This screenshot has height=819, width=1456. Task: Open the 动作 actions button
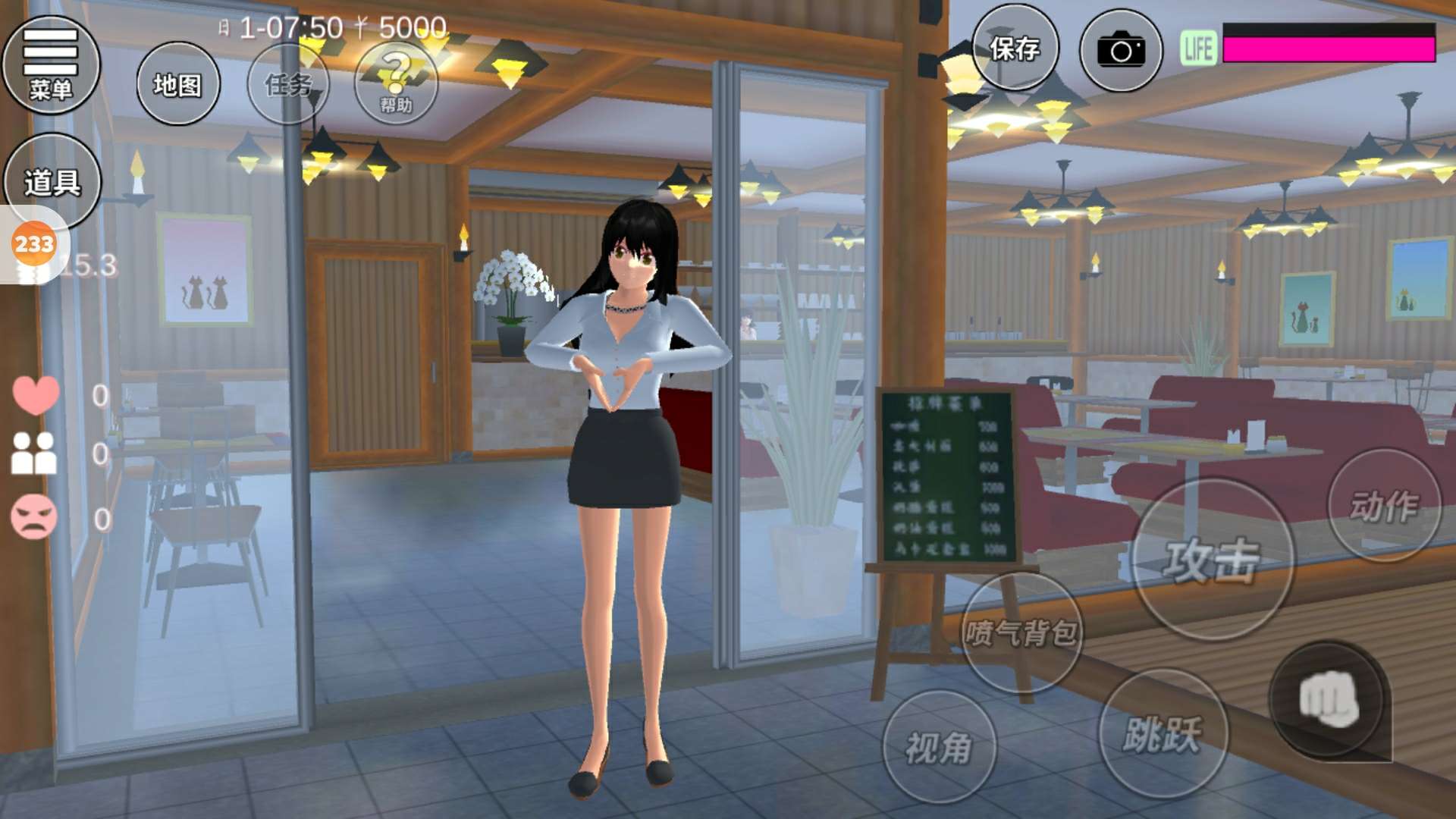(x=1384, y=506)
